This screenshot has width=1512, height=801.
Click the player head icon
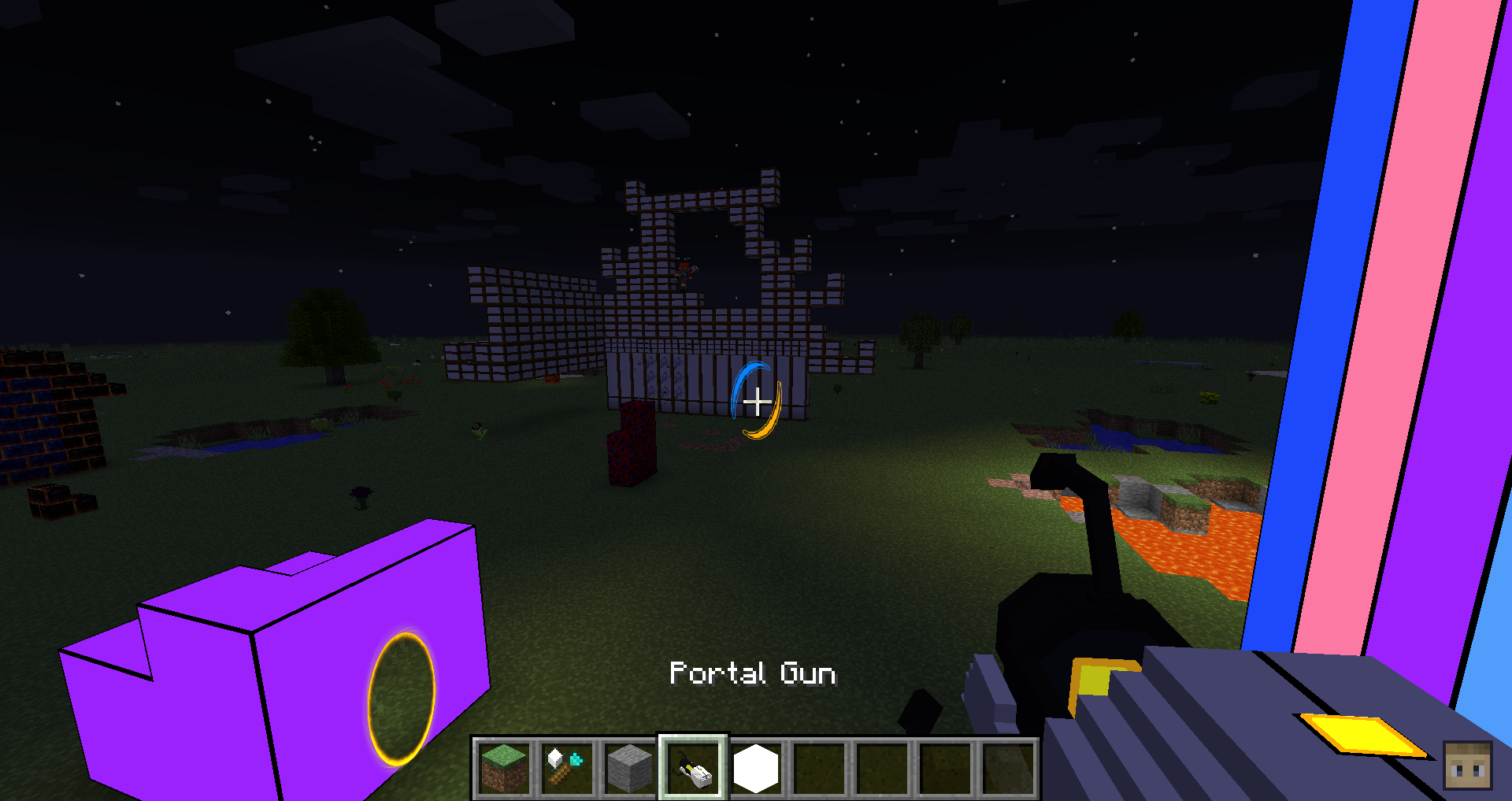pyautogui.click(x=1467, y=765)
